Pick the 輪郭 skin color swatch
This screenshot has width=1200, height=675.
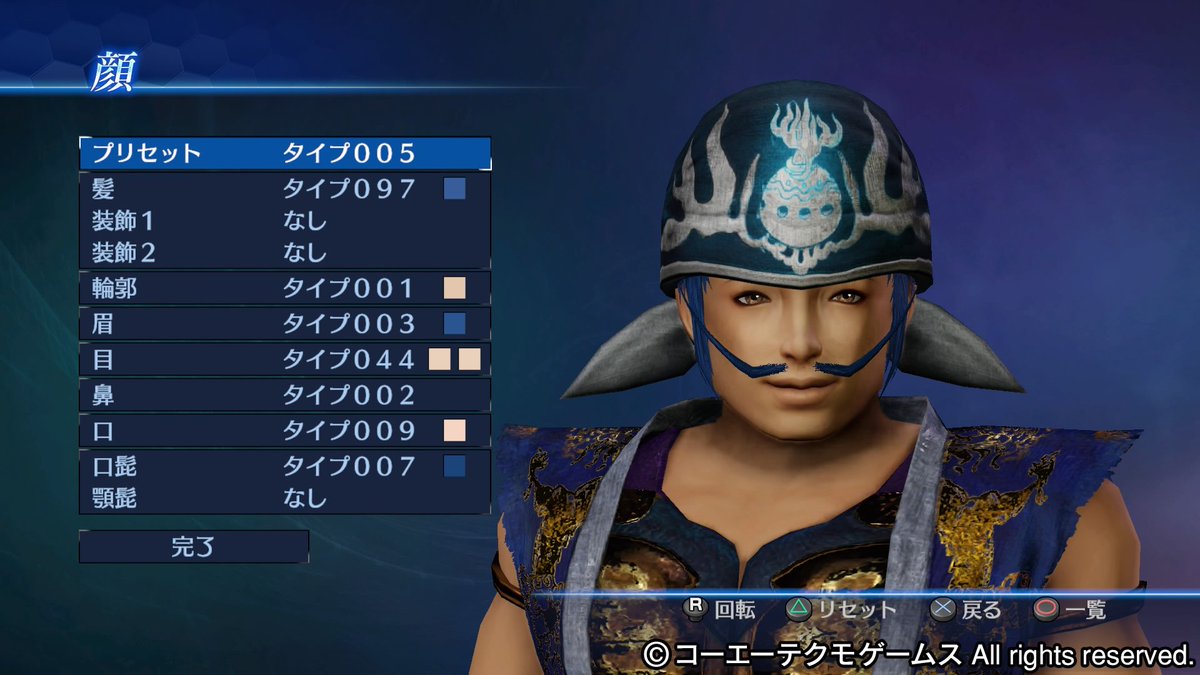[455, 289]
